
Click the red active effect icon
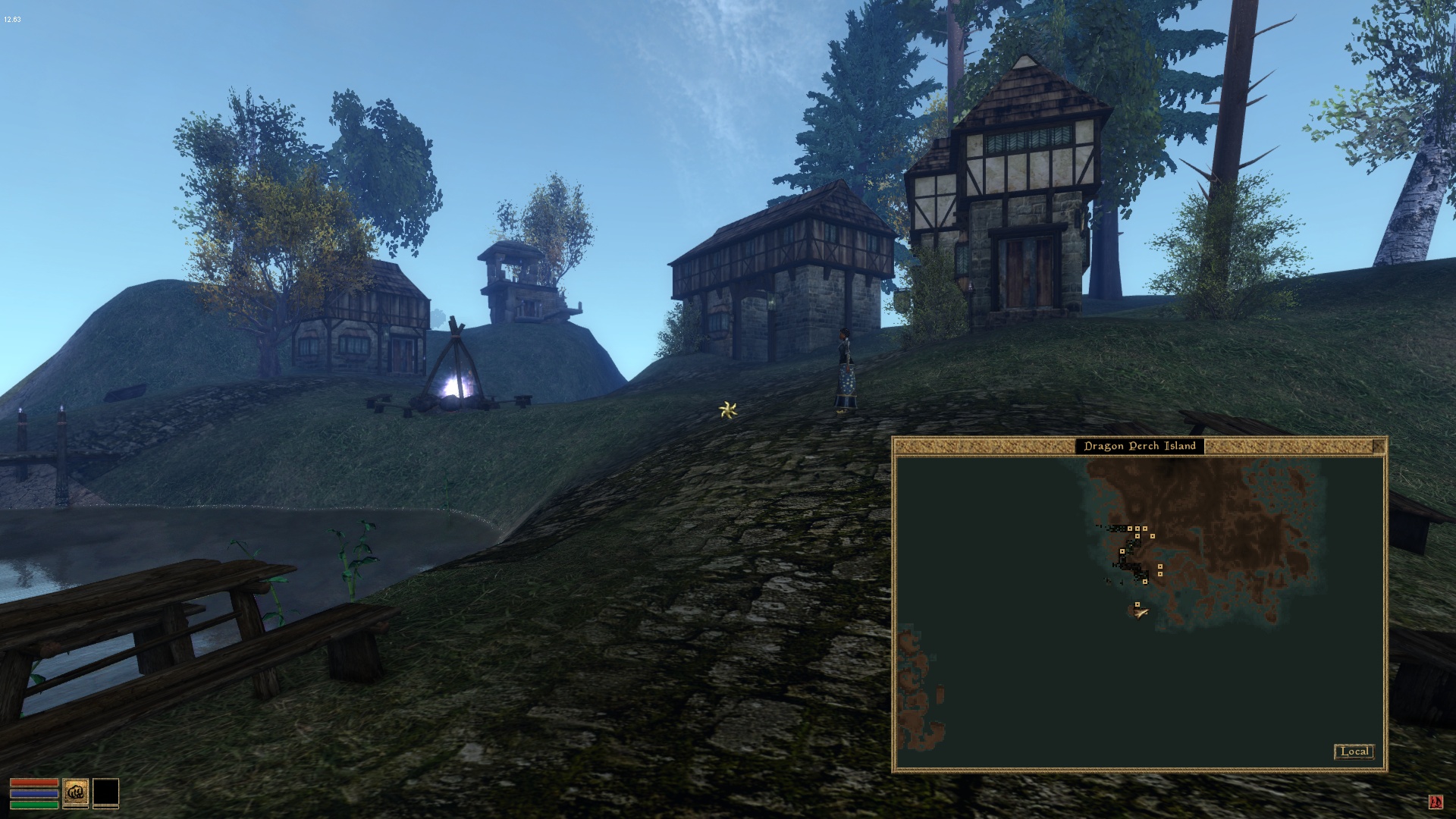(1436, 802)
